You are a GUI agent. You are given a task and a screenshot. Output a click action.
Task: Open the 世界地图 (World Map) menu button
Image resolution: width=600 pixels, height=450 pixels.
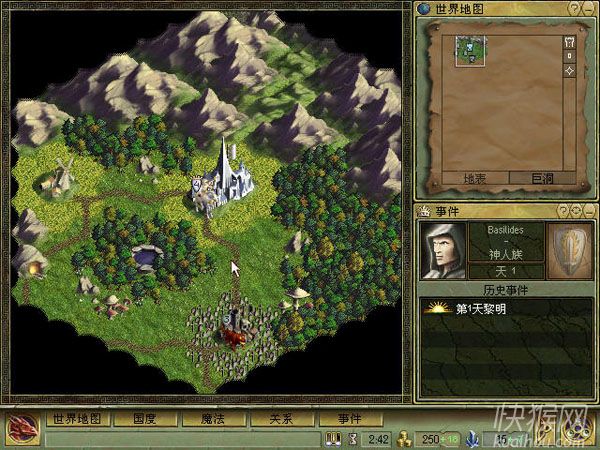click(79, 419)
